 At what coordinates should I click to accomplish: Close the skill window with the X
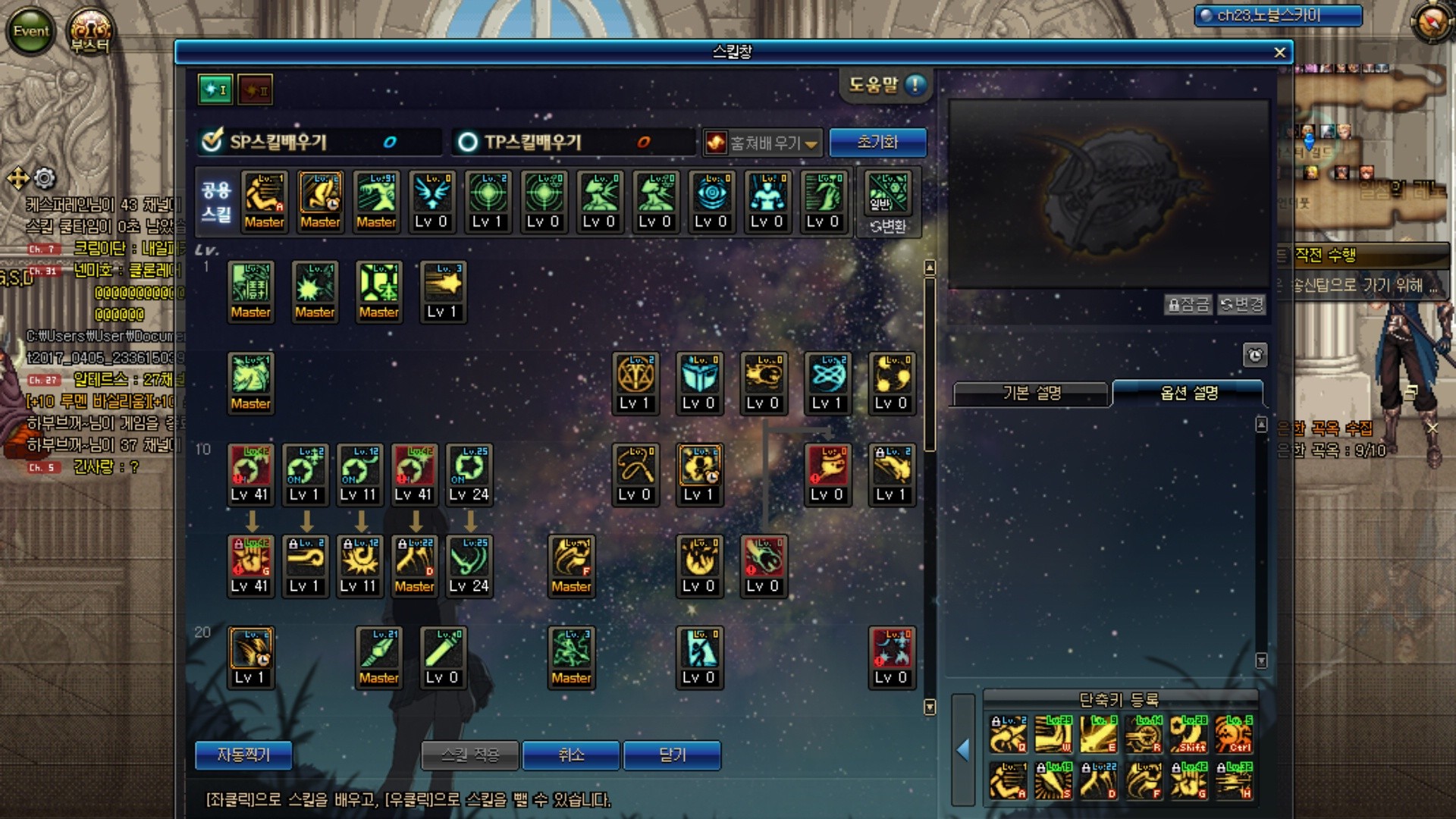(x=1279, y=52)
